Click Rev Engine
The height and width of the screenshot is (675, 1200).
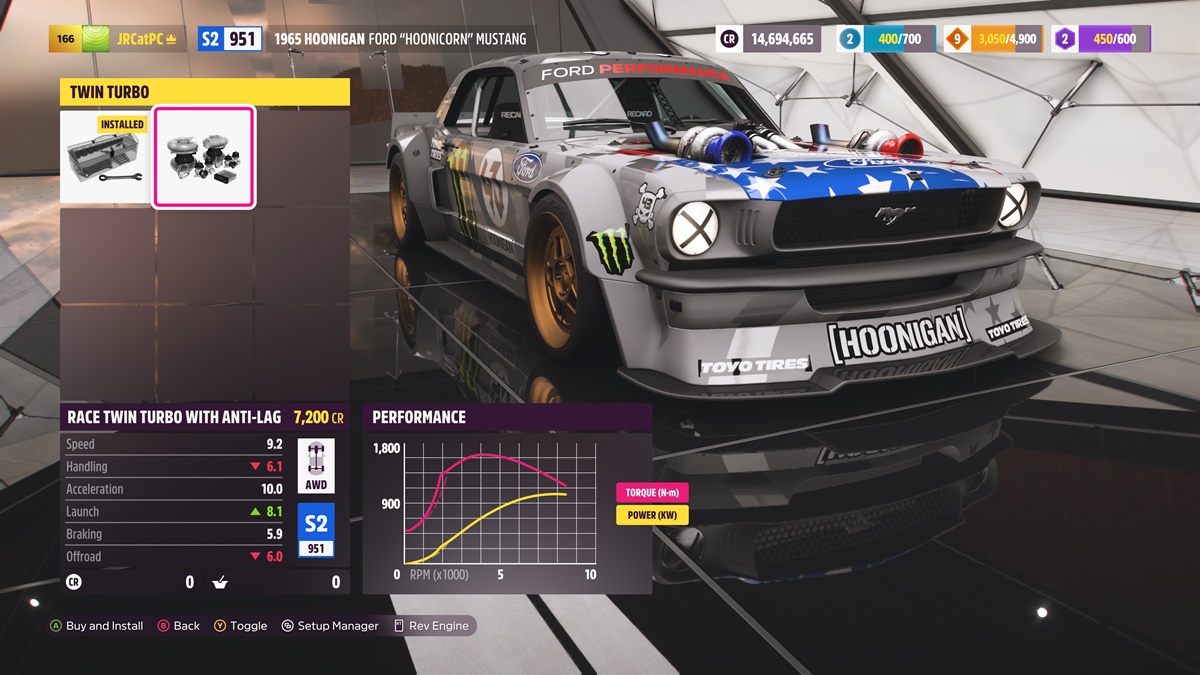431,626
